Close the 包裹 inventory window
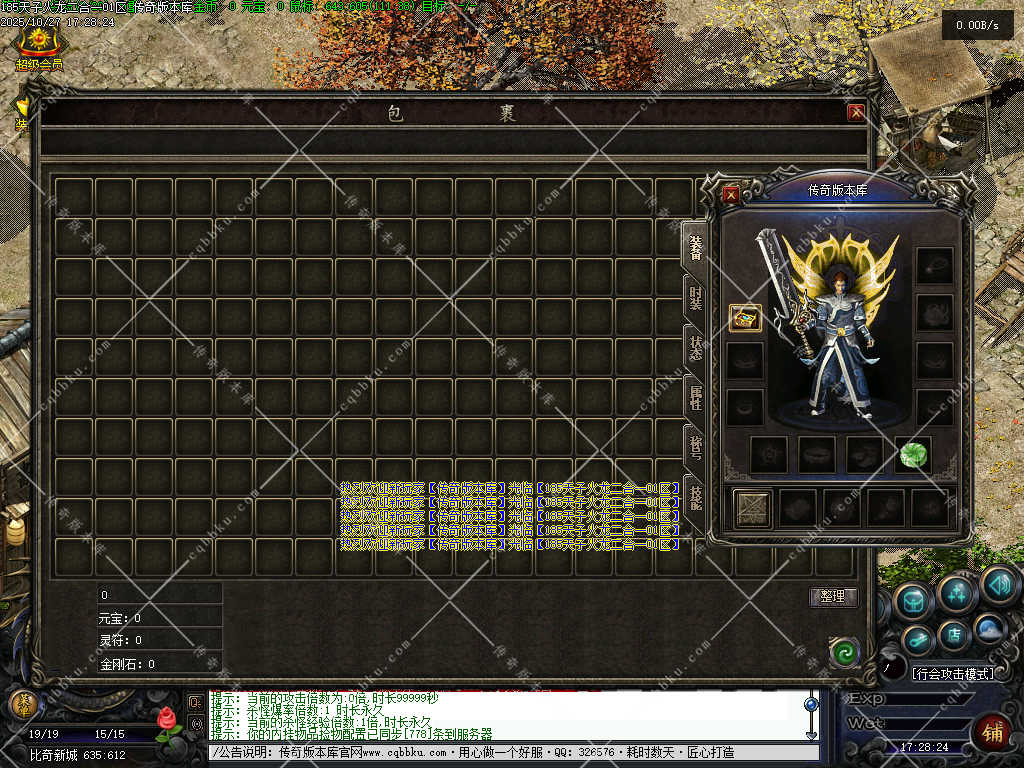This screenshot has height=768, width=1024. tap(856, 113)
